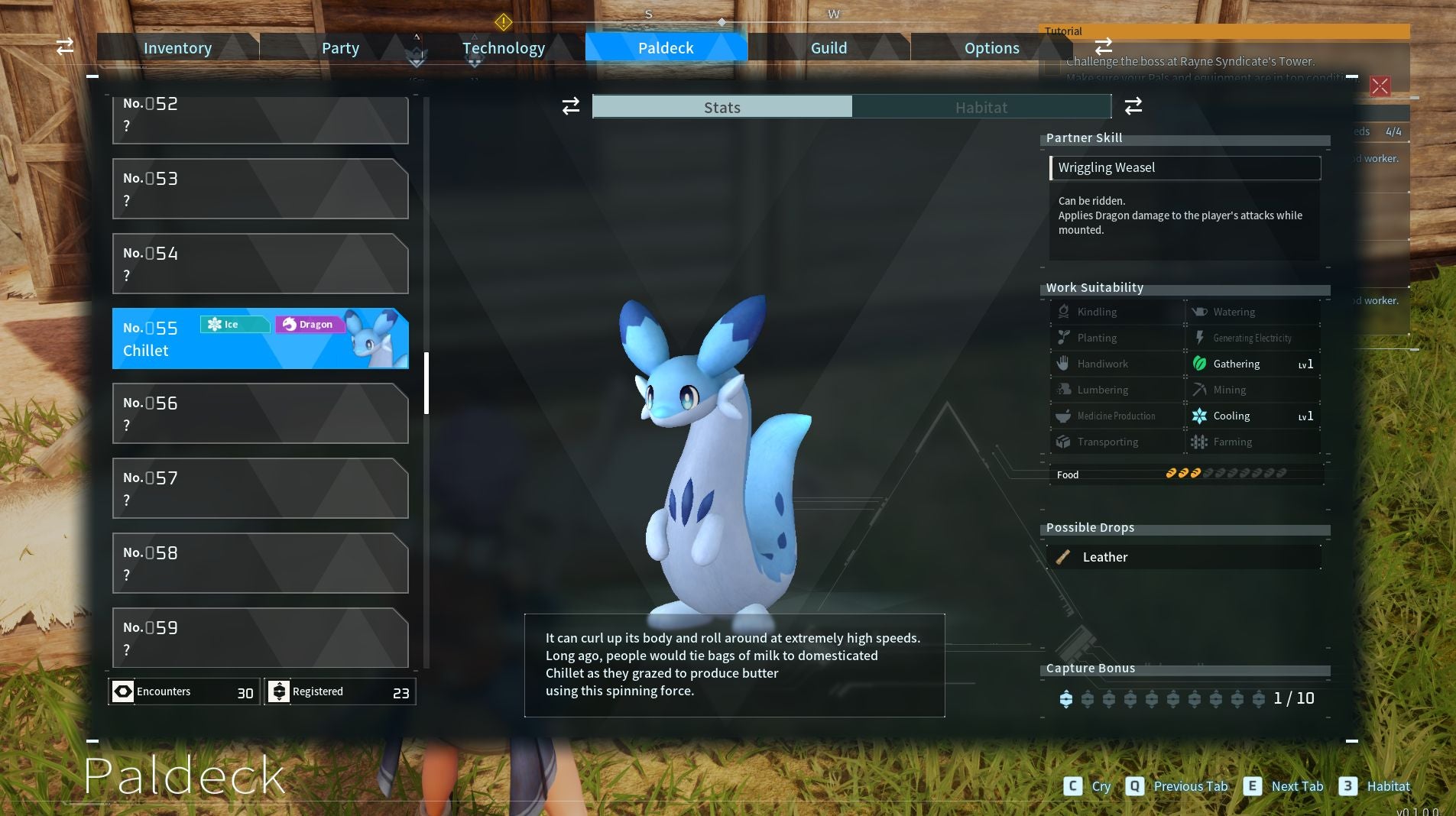Switch to the Habitat tab
Image resolution: width=1456 pixels, height=816 pixels.
click(x=982, y=107)
